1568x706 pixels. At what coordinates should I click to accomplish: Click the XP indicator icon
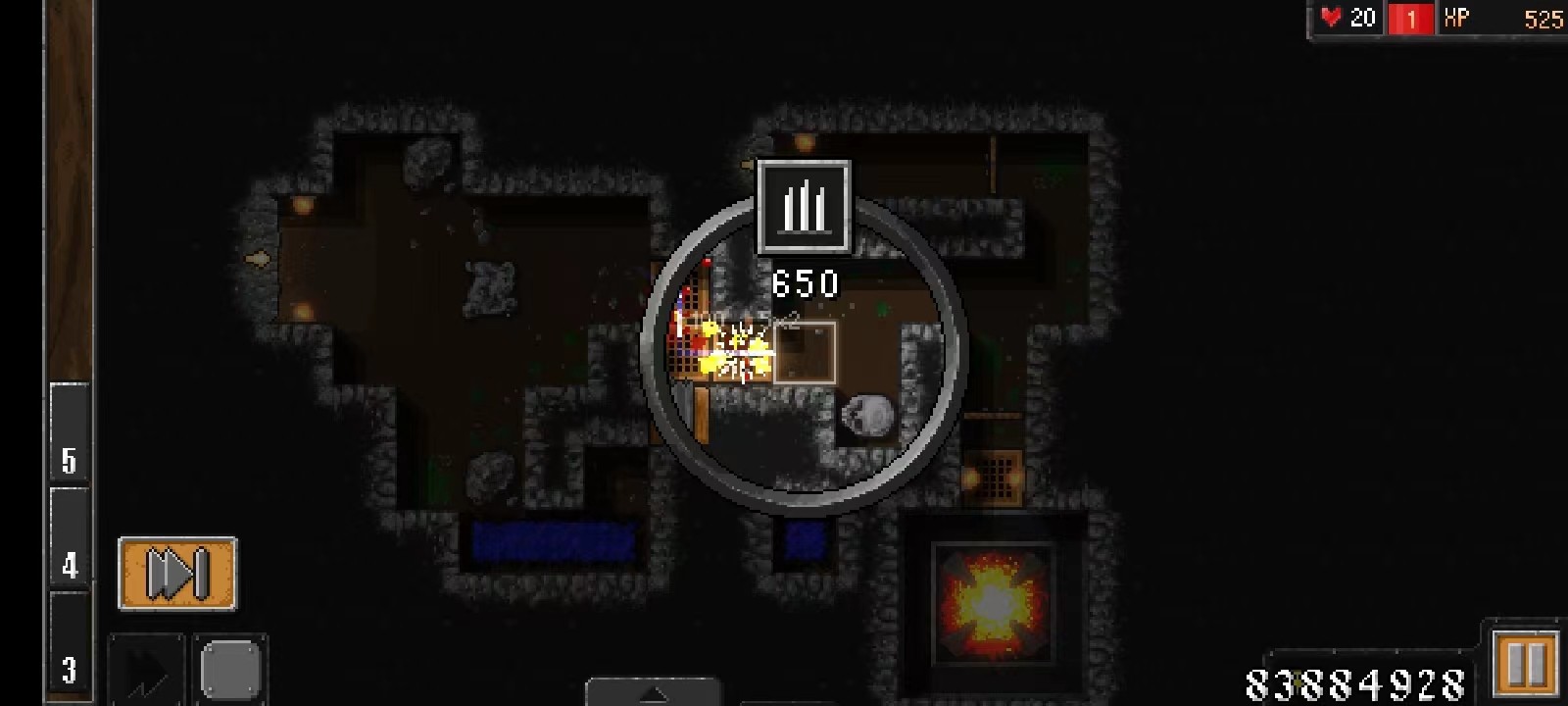tap(1457, 17)
